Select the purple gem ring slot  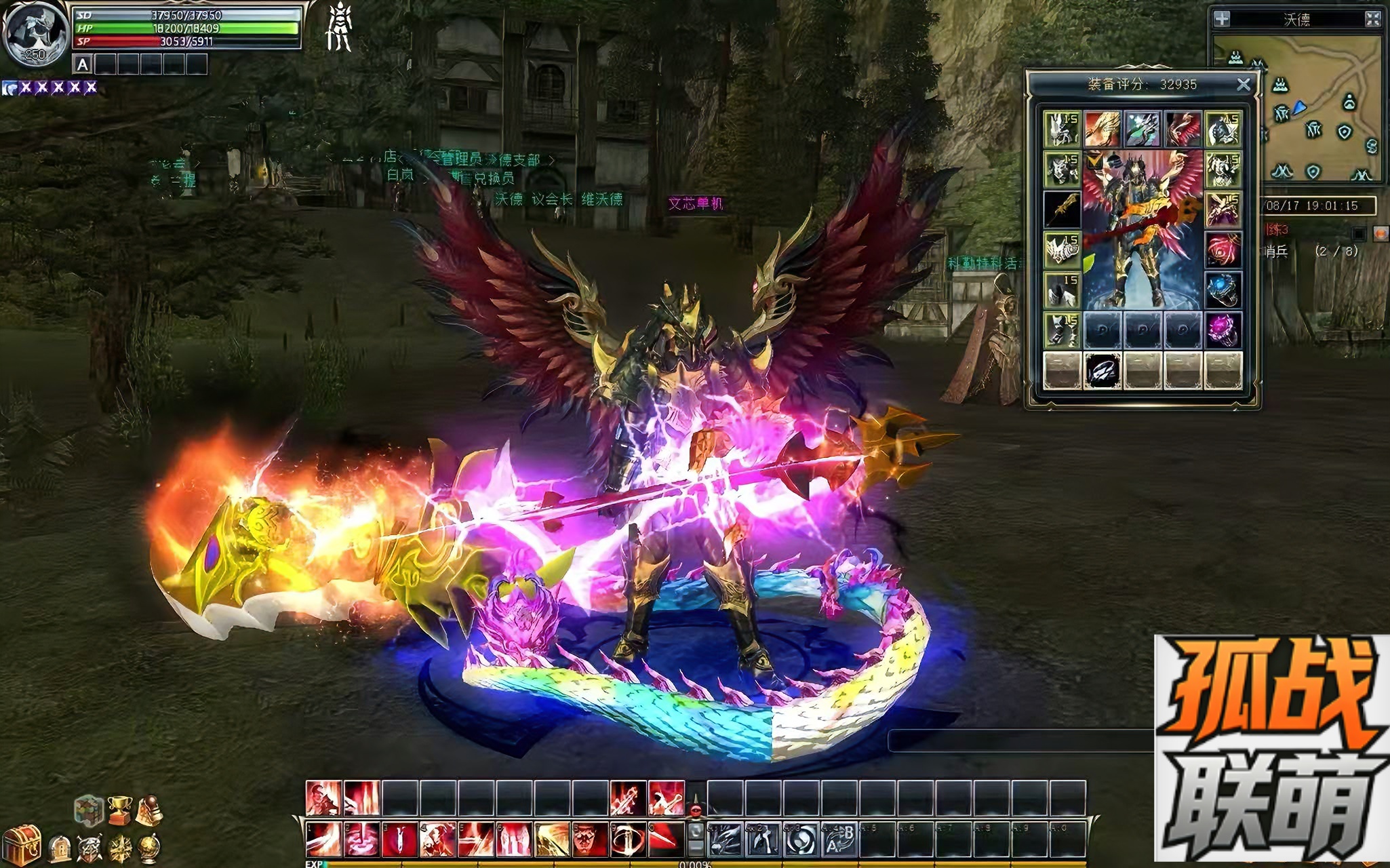(1223, 330)
